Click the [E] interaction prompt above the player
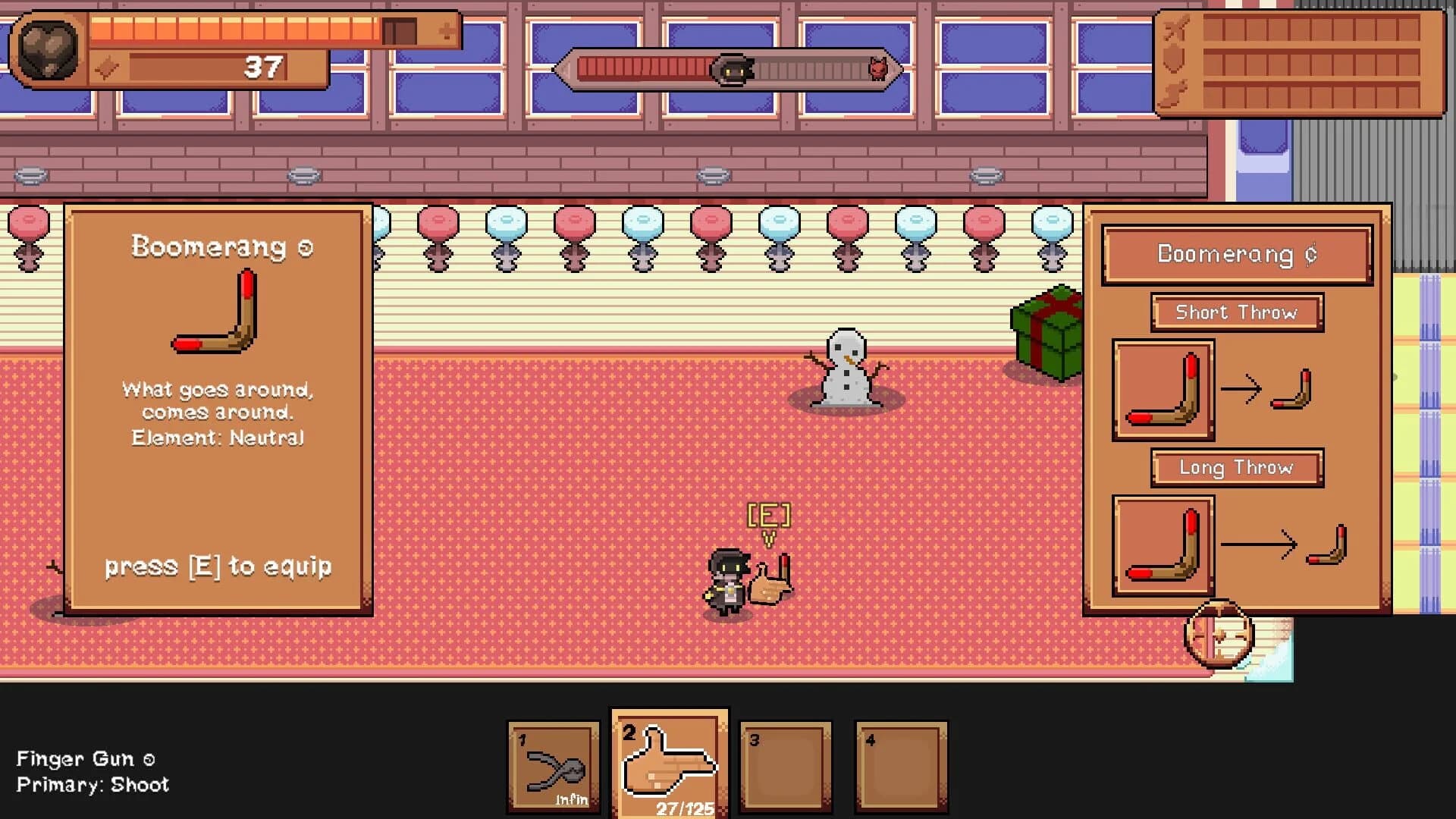Image resolution: width=1456 pixels, height=819 pixels. (770, 516)
